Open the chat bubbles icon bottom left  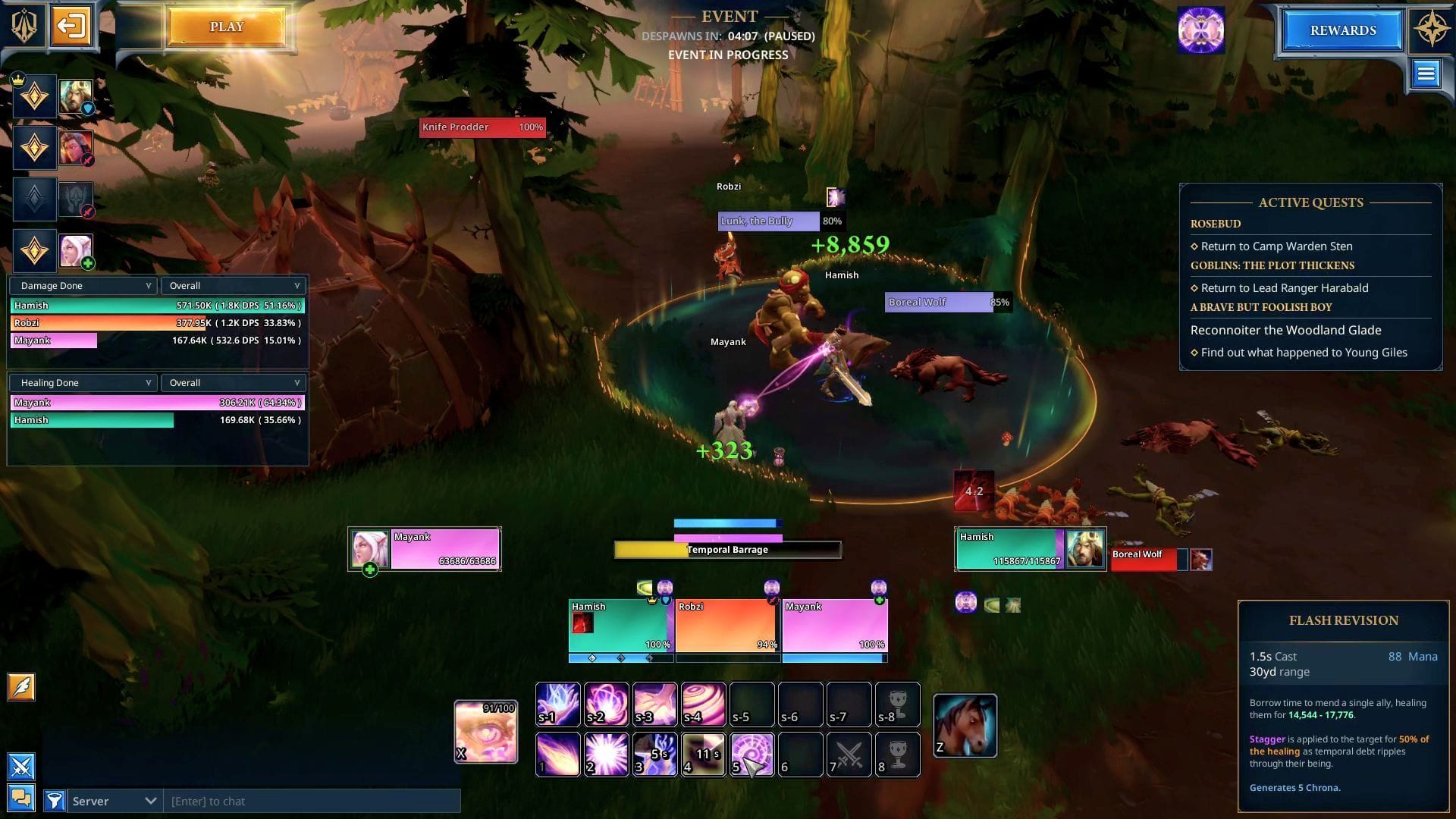click(x=20, y=797)
